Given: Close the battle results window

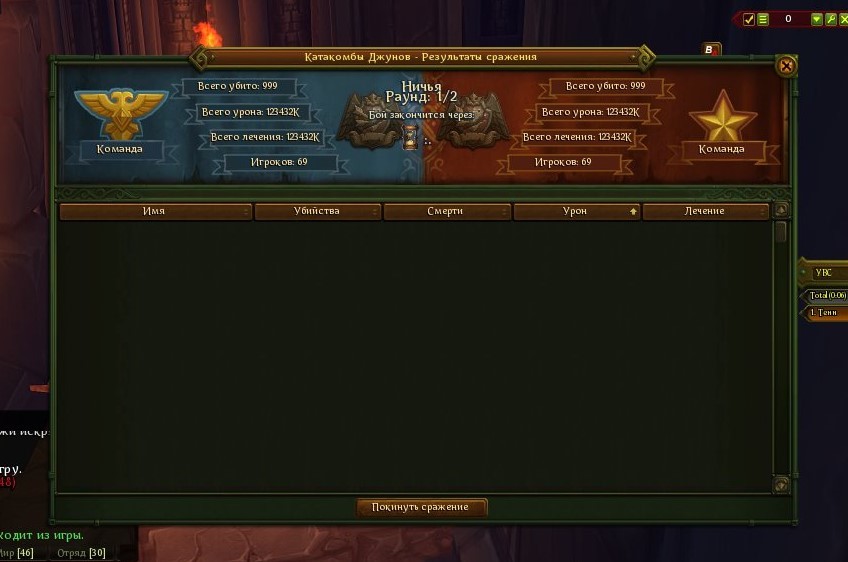Looking at the screenshot, I should tap(786, 66).
